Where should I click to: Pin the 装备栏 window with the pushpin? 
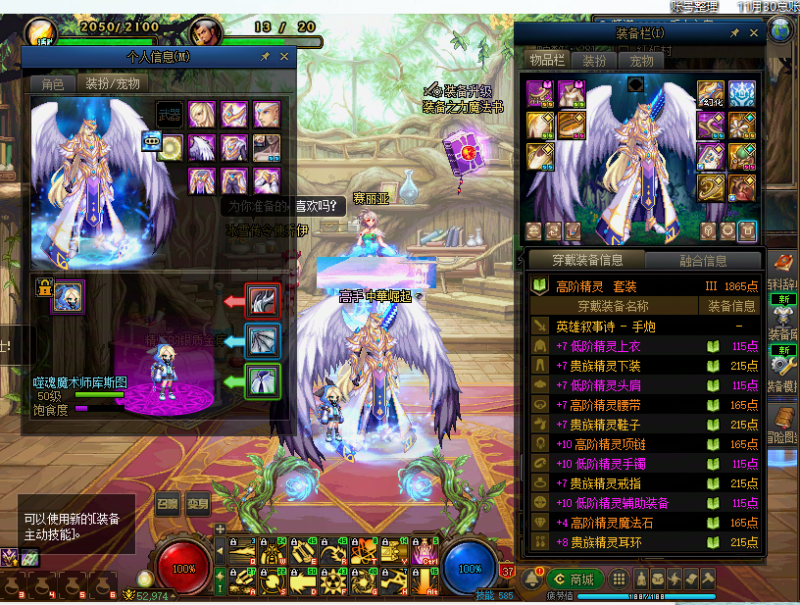click(x=735, y=34)
